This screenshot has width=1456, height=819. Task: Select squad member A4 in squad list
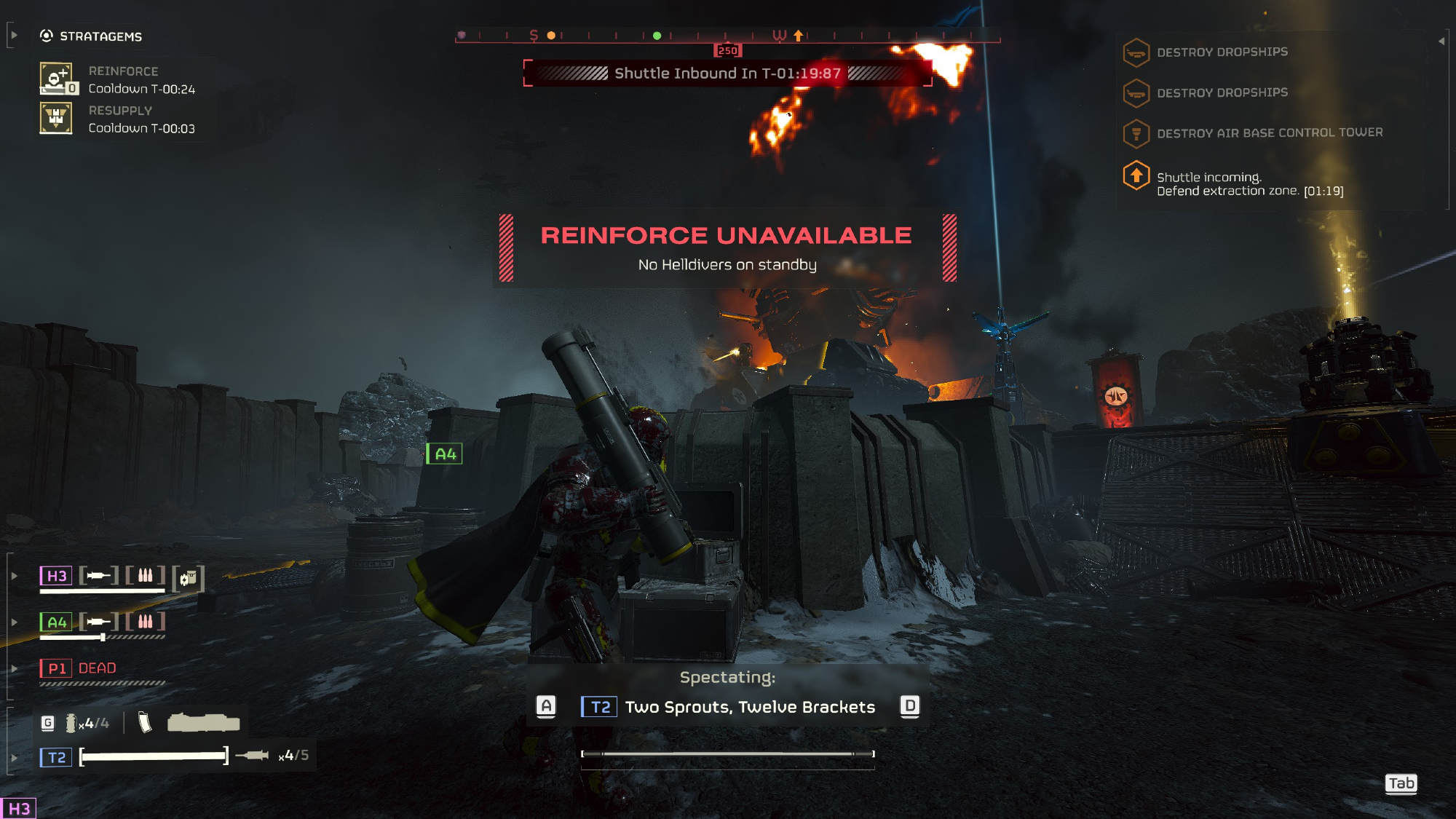56,622
